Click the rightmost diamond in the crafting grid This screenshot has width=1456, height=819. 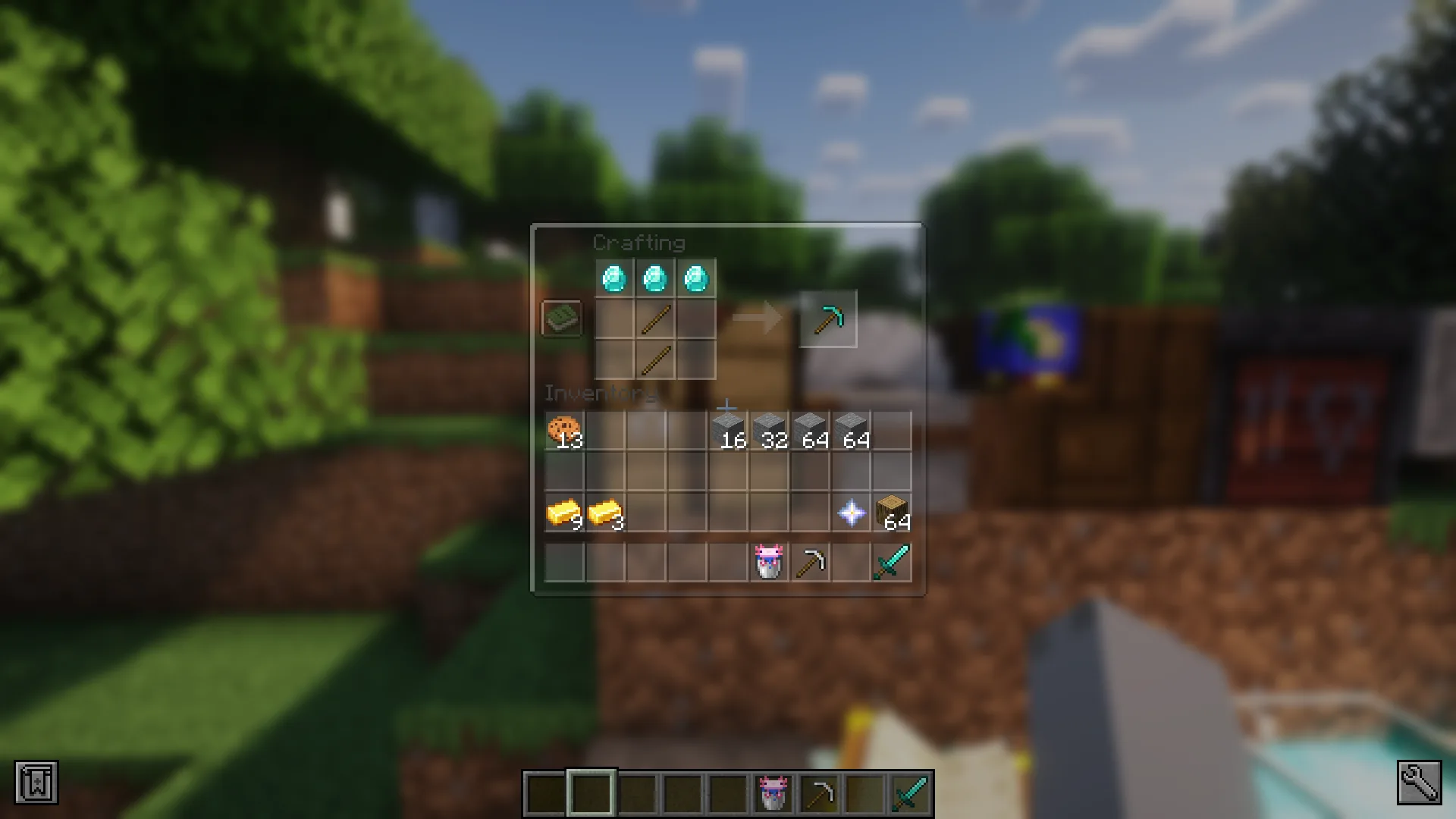(695, 279)
